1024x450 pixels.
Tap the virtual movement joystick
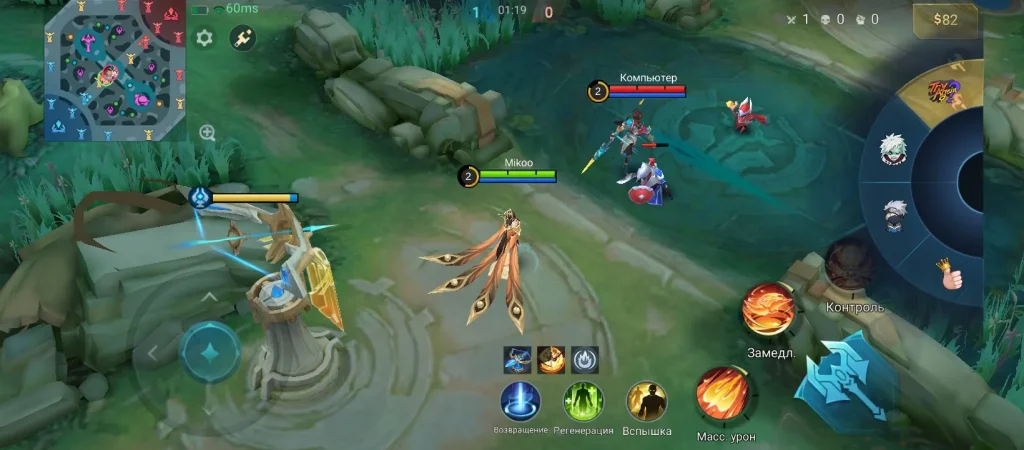coord(210,352)
